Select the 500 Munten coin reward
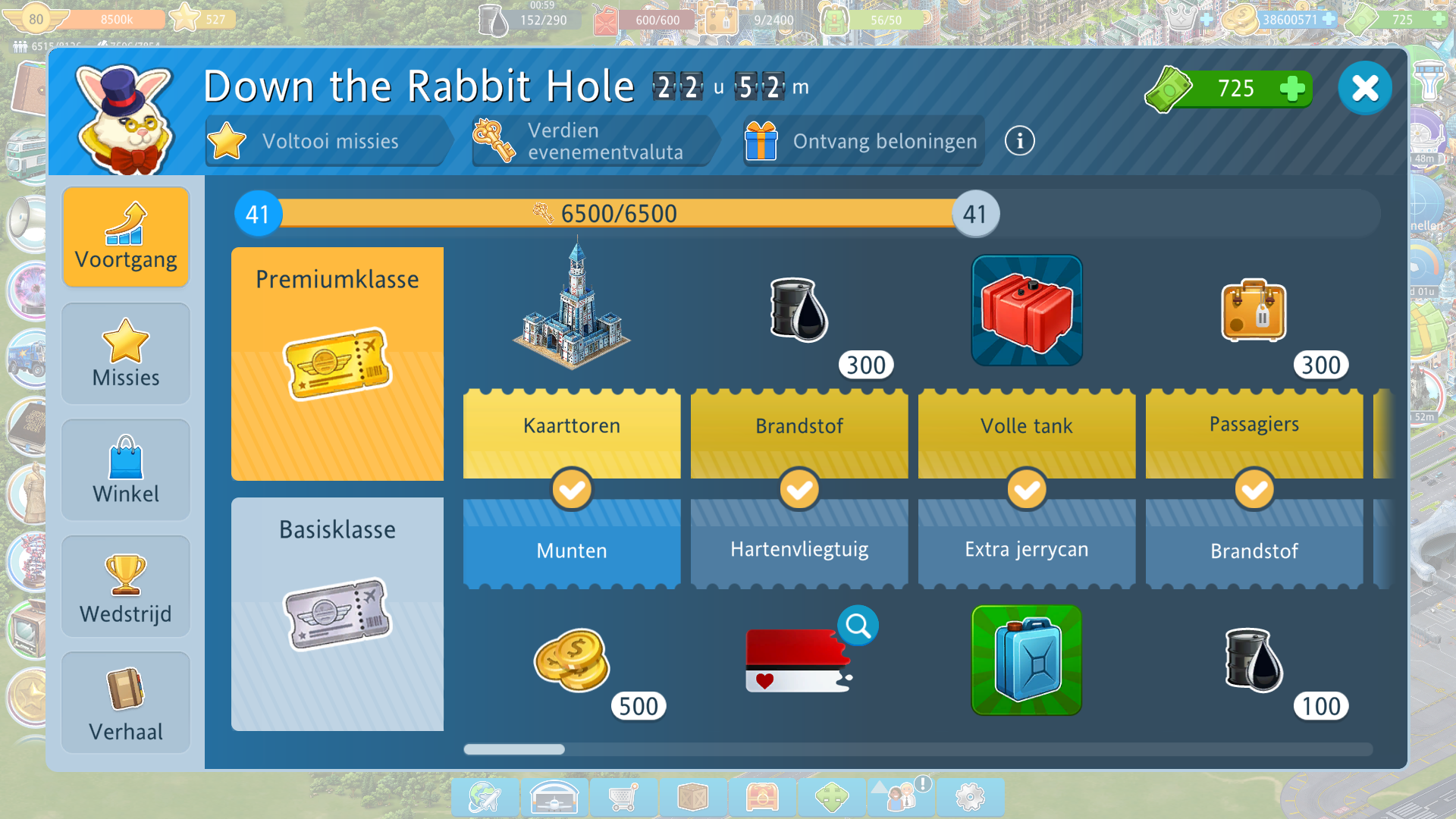Screen dimensions: 1456x819 click(573, 660)
